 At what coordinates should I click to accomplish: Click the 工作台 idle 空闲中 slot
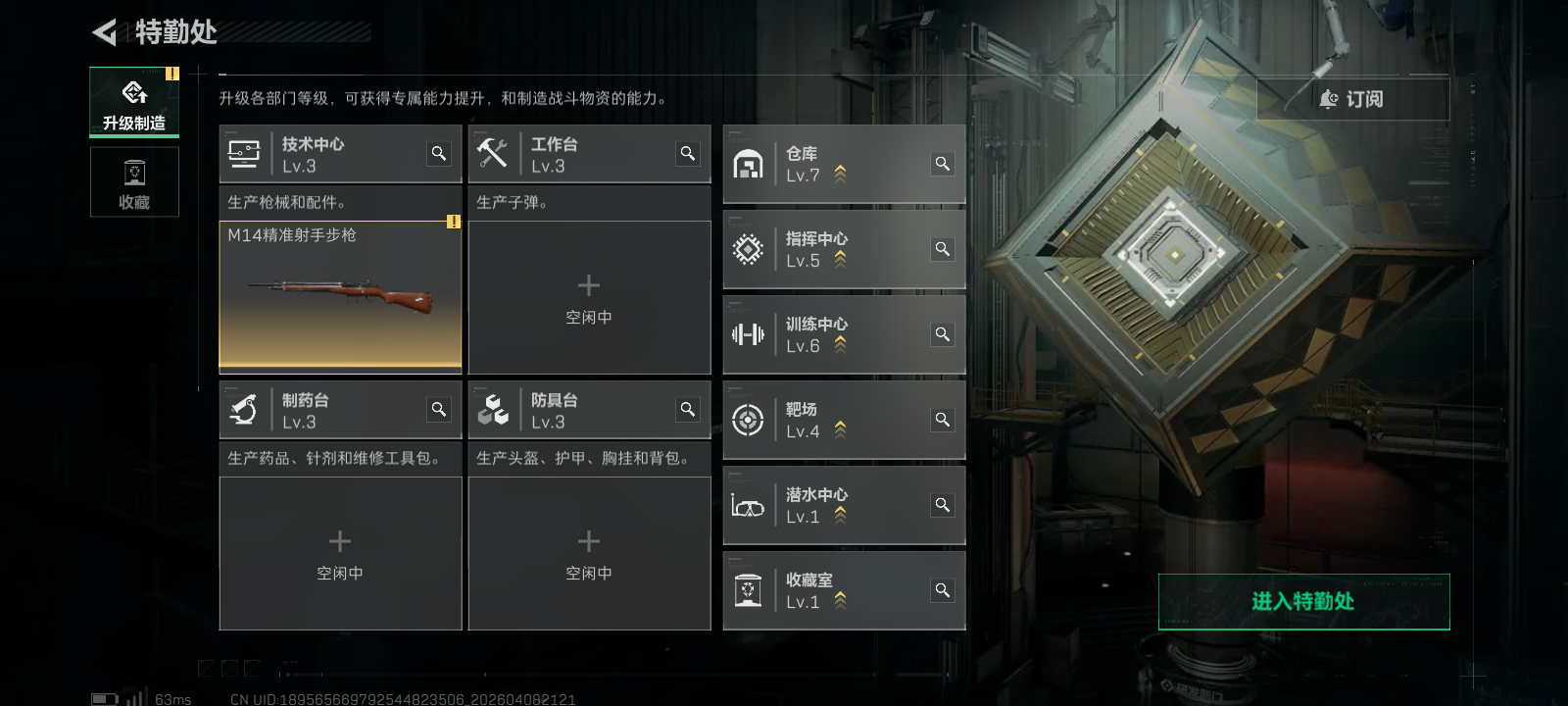589,297
